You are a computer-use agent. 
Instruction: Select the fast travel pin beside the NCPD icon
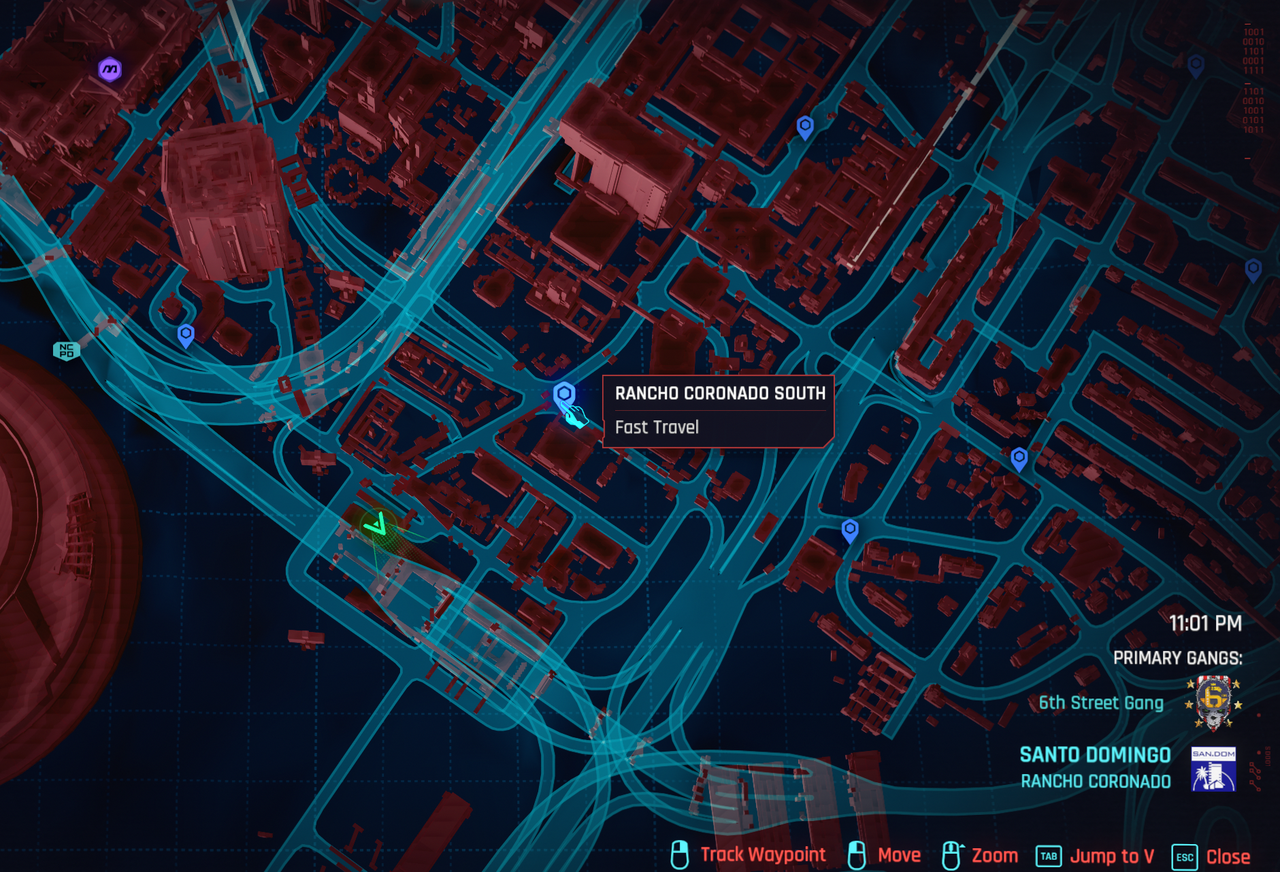tap(185, 335)
